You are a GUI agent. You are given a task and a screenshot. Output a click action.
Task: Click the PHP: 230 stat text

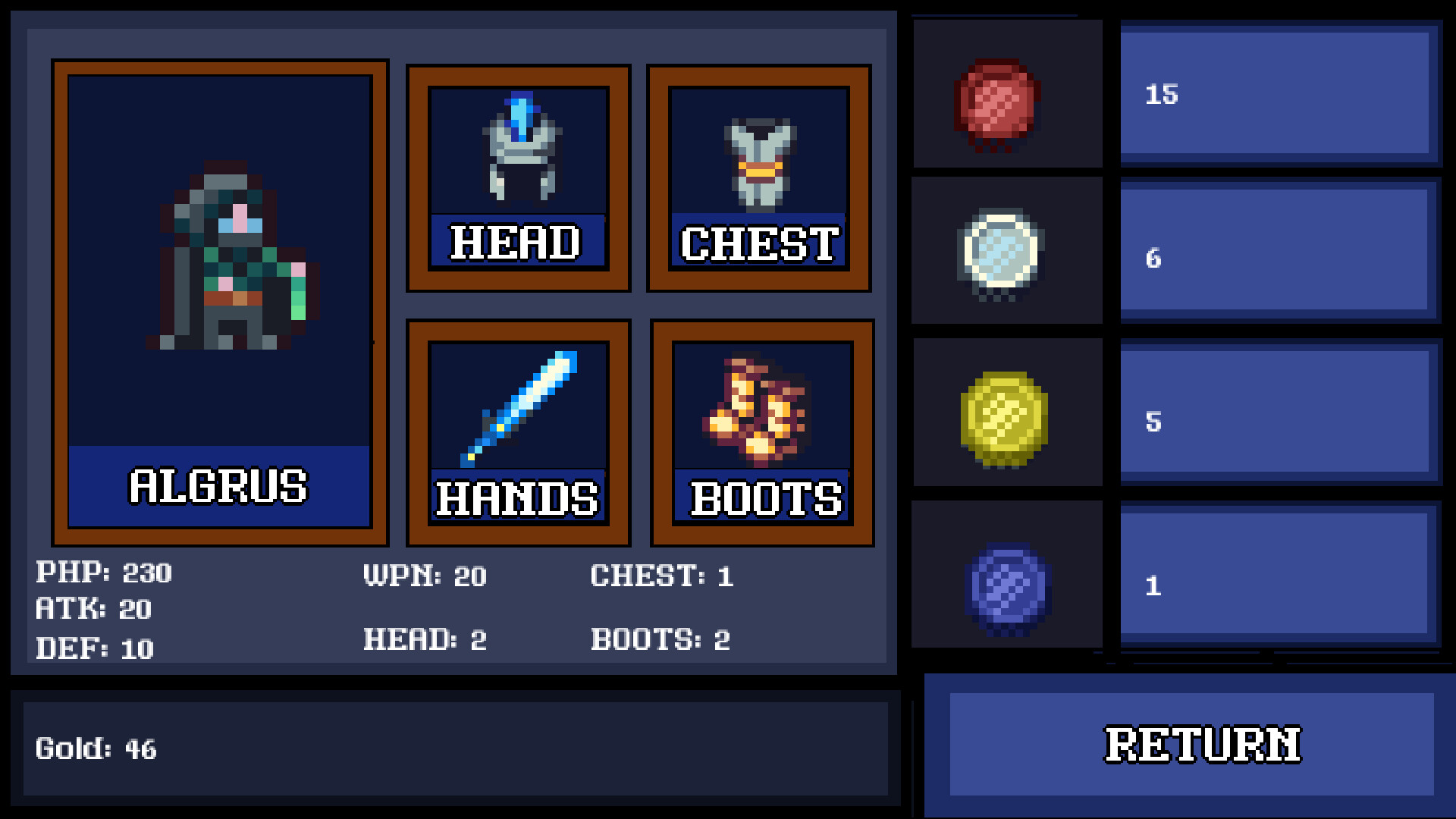105,574
